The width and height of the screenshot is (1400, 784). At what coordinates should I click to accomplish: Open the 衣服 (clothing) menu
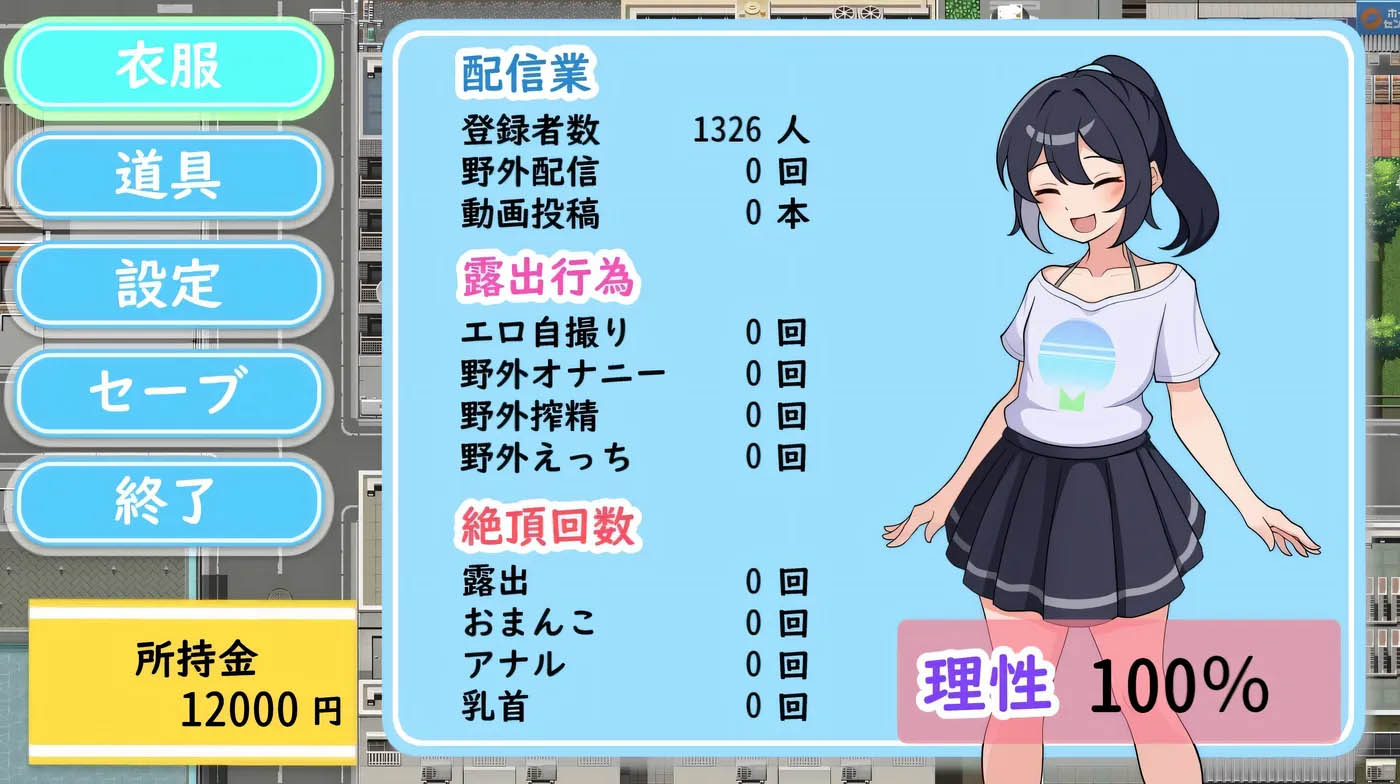[169, 66]
